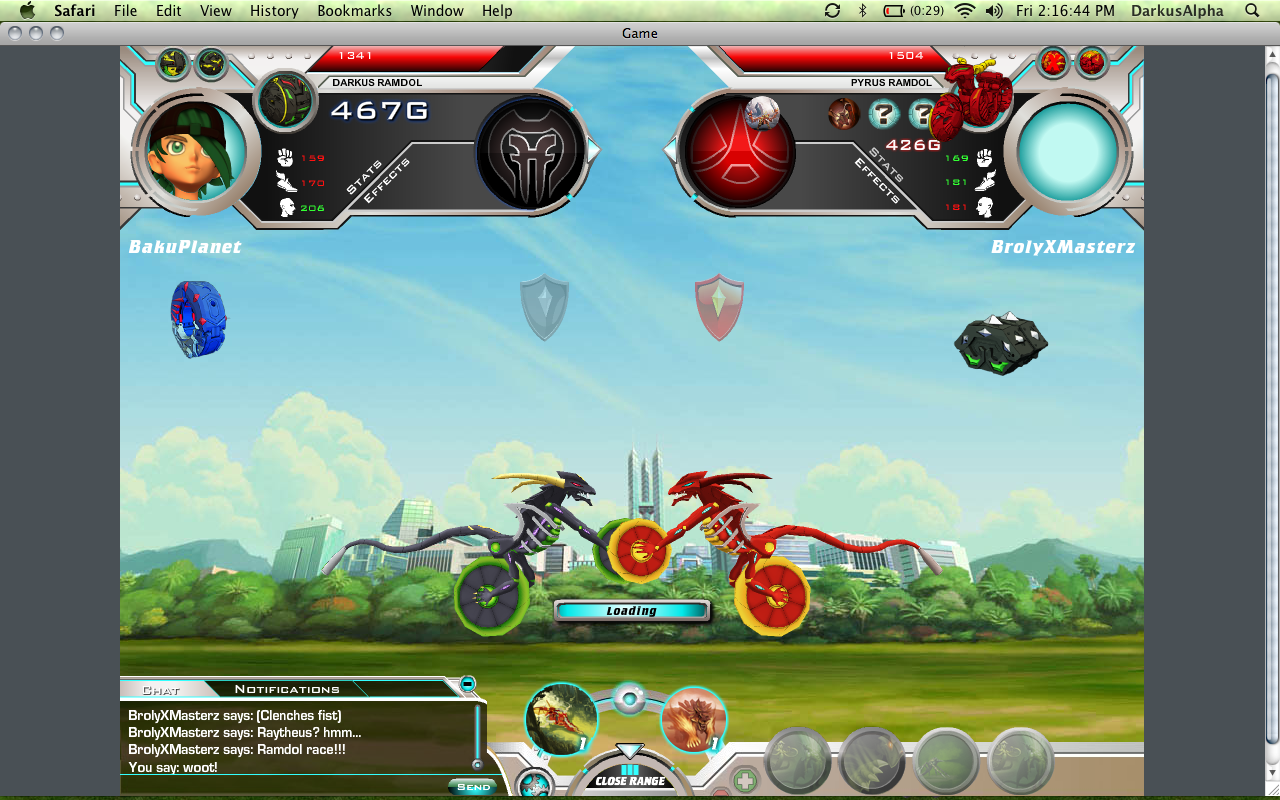The height and width of the screenshot is (800, 1280).
Task: Open the Notifications tab
Action: click(287, 689)
